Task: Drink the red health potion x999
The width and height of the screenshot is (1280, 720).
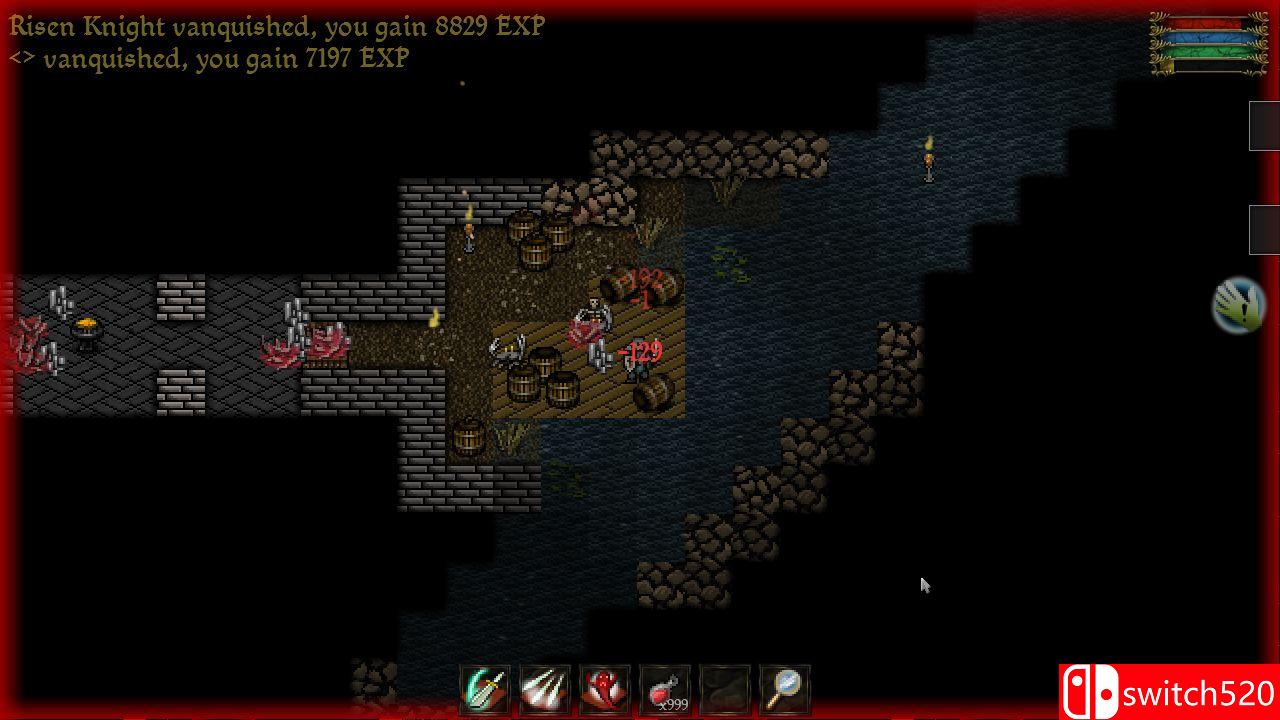Action: tap(665, 689)
